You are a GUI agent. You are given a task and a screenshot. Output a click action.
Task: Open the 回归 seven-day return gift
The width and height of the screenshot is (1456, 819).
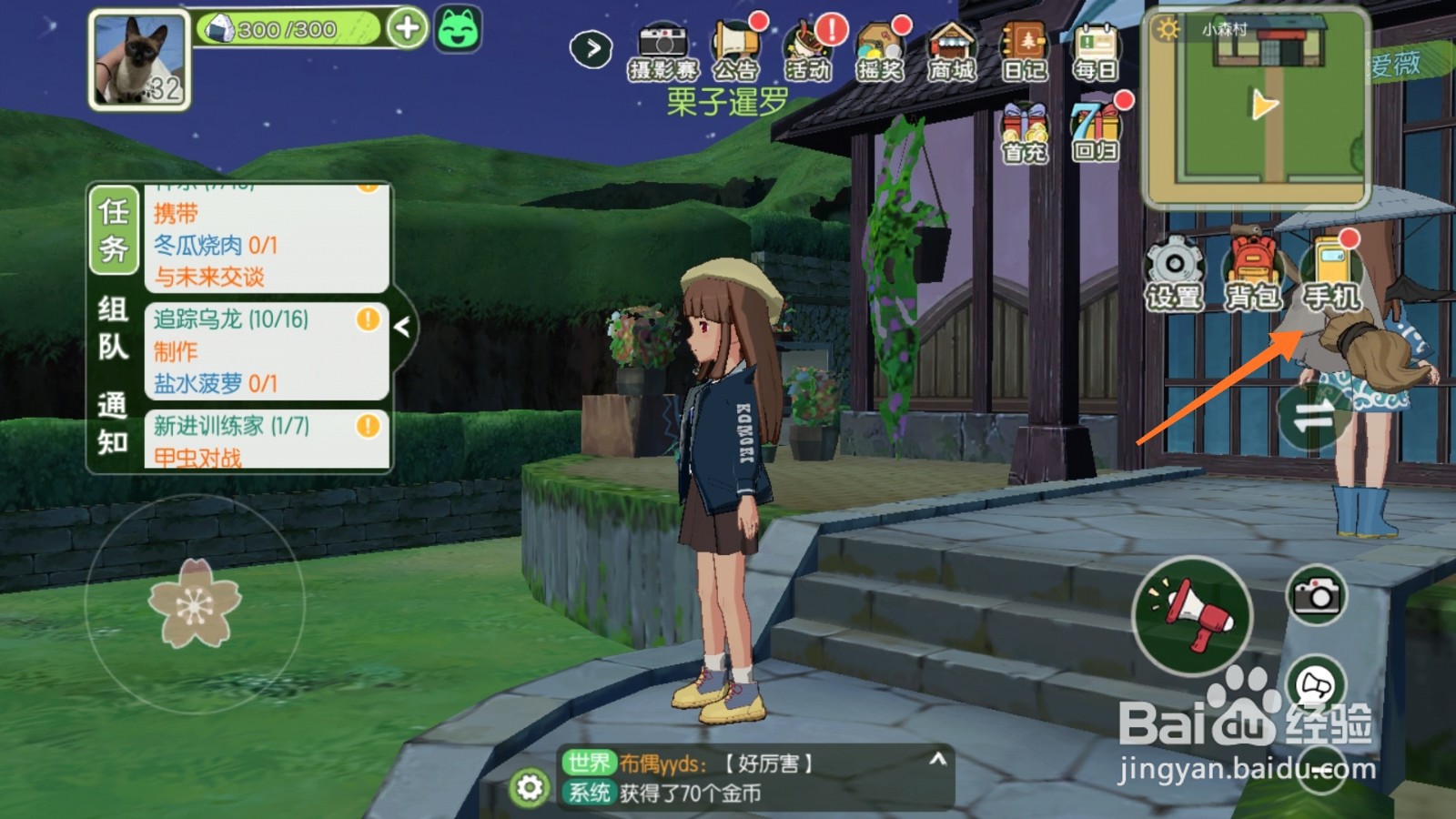(x=1096, y=132)
